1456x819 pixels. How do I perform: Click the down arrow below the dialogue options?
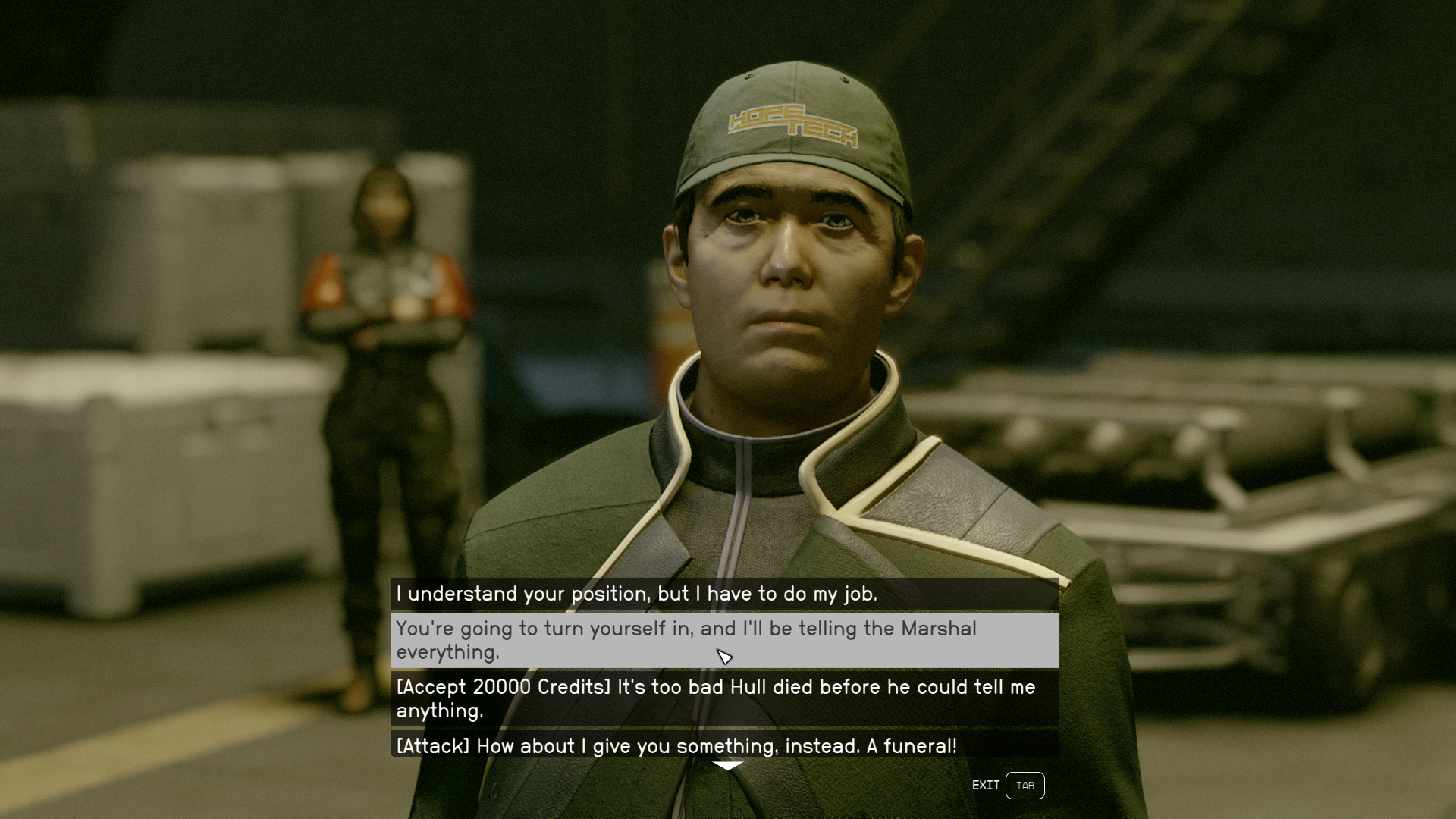pyautogui.click(x=730, y=765)
